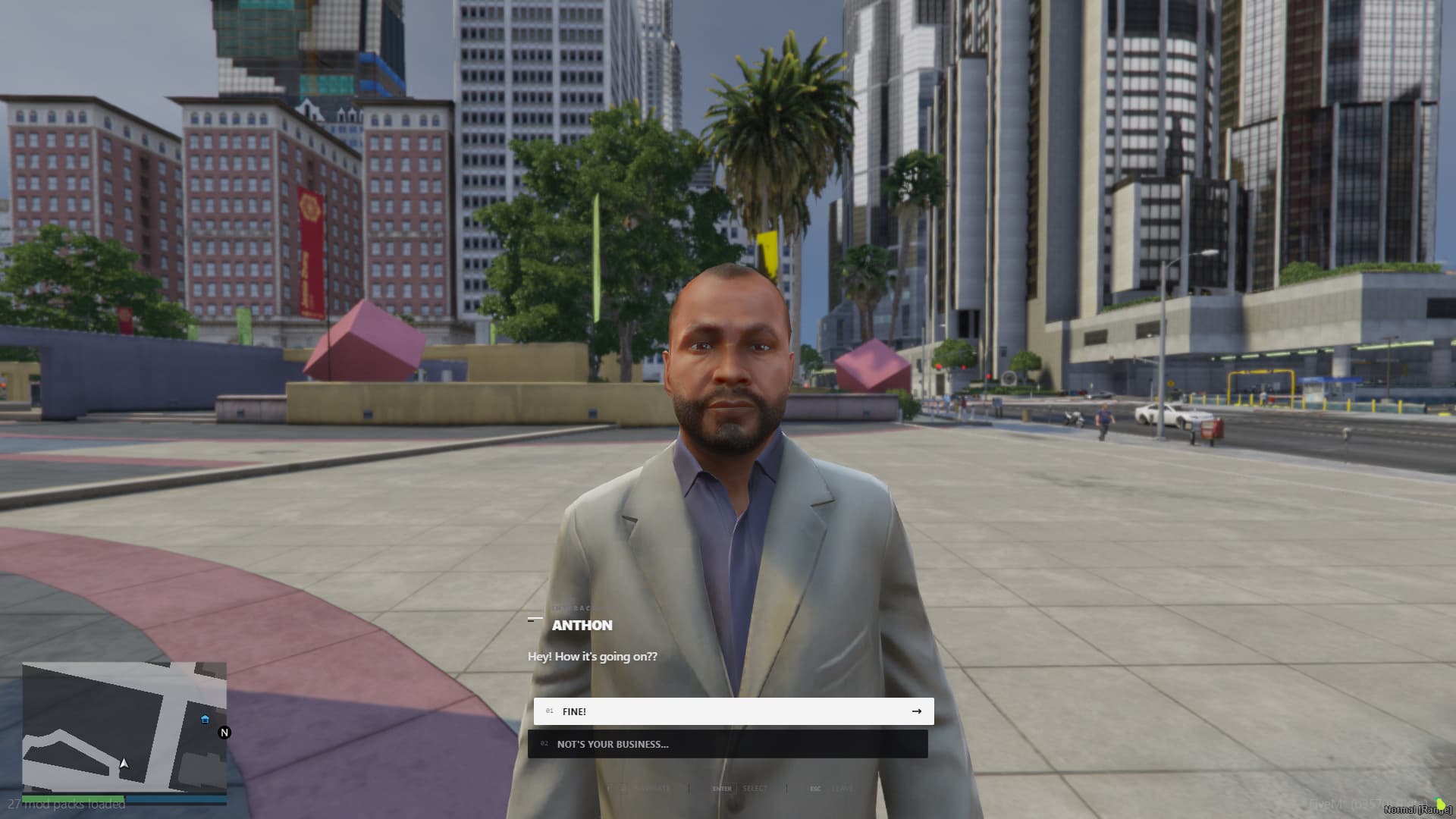This screenshot has width=1456, height=819.
Task: Click the SELECT hint label
Action: coord(755,789)
